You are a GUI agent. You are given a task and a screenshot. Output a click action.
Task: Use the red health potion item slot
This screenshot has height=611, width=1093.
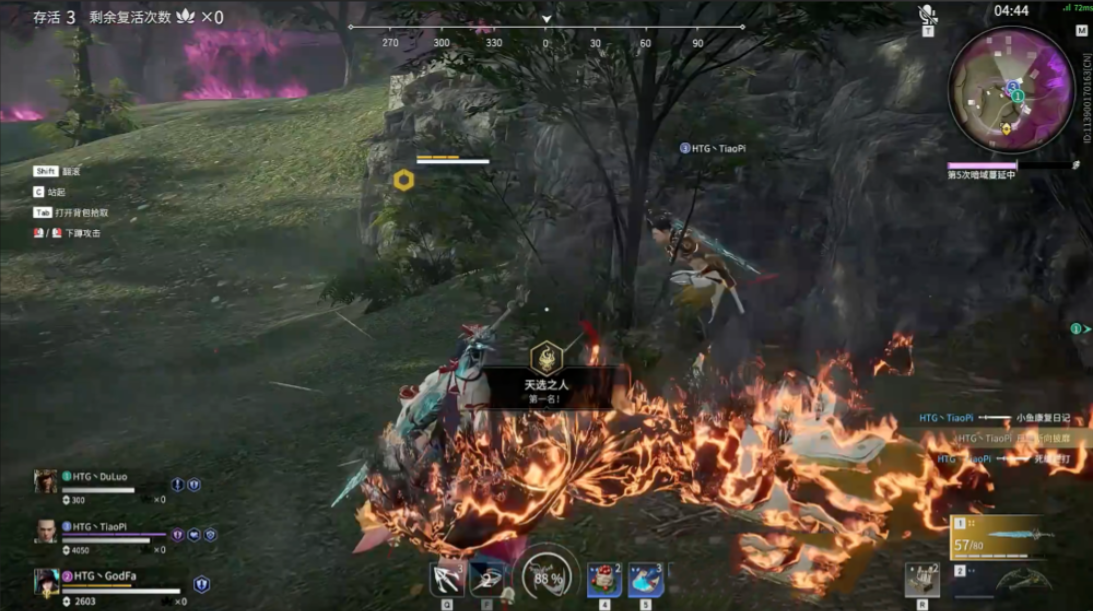604,579
